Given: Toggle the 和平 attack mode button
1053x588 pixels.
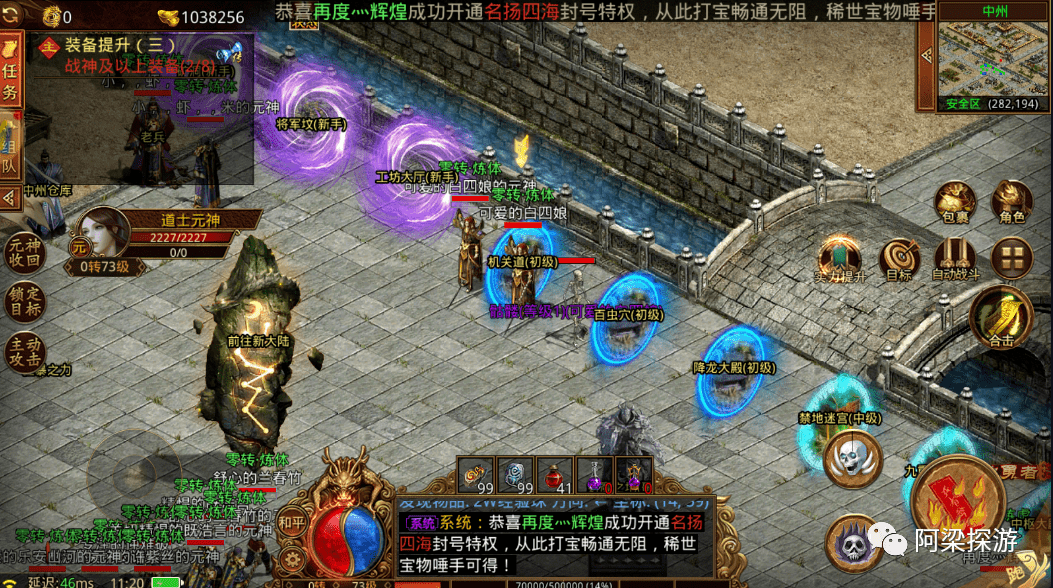Looking at the screenshot, I should (x=291, y=522).
